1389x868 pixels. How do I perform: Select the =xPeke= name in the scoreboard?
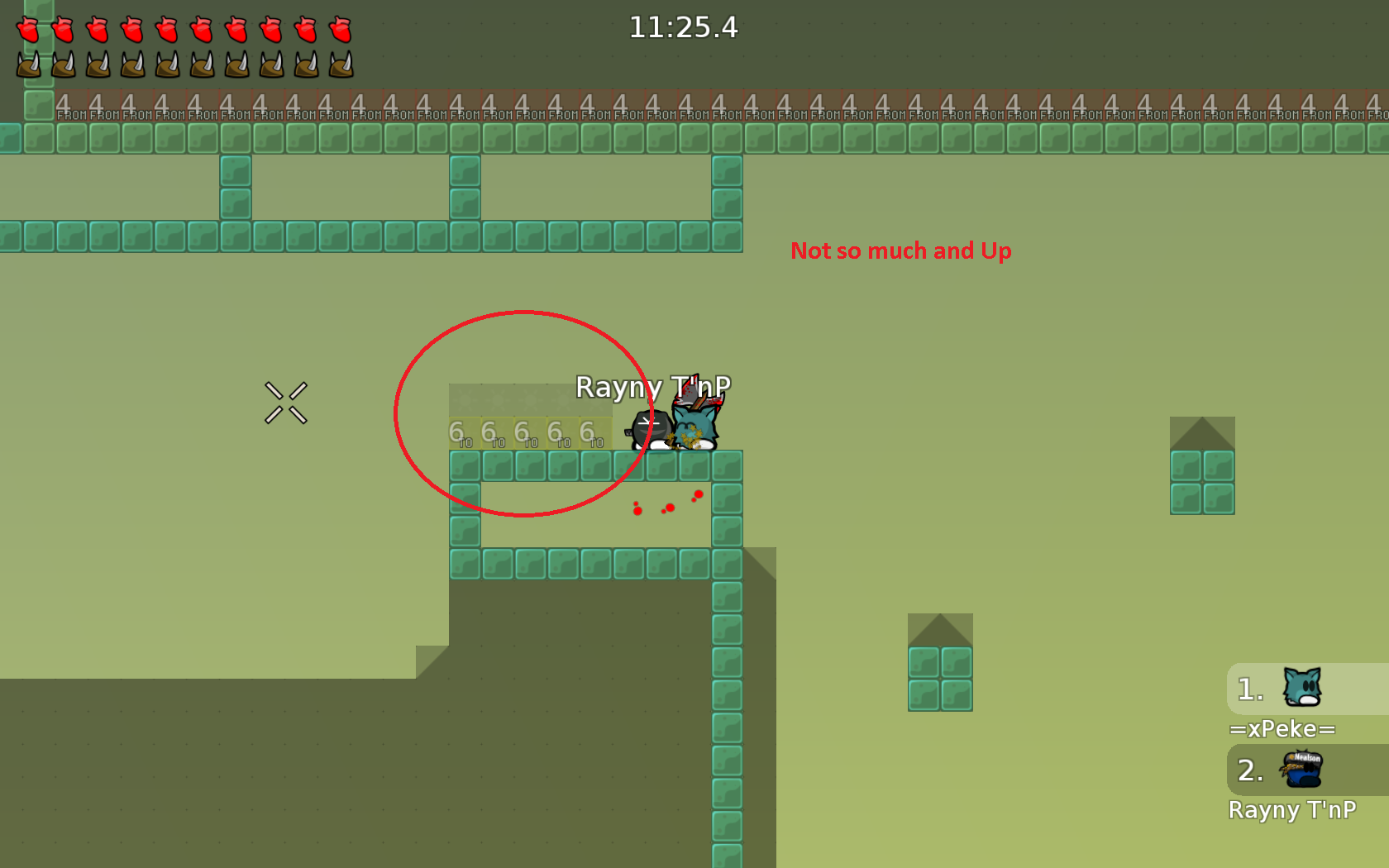[1282, 728]
